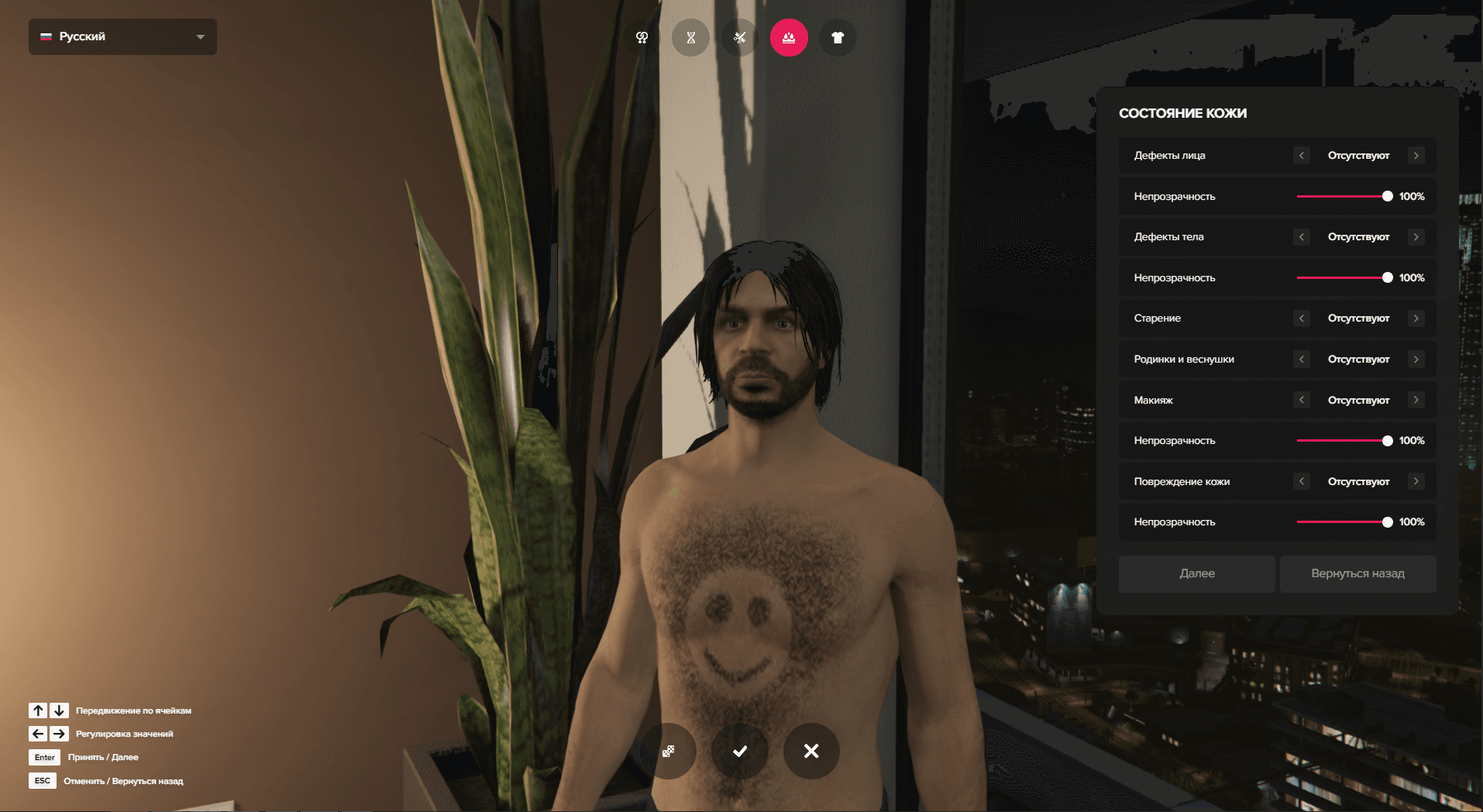Randomize the character with the dice button
The width and height of the screenshot is (1483, 812).
point(668,751)
